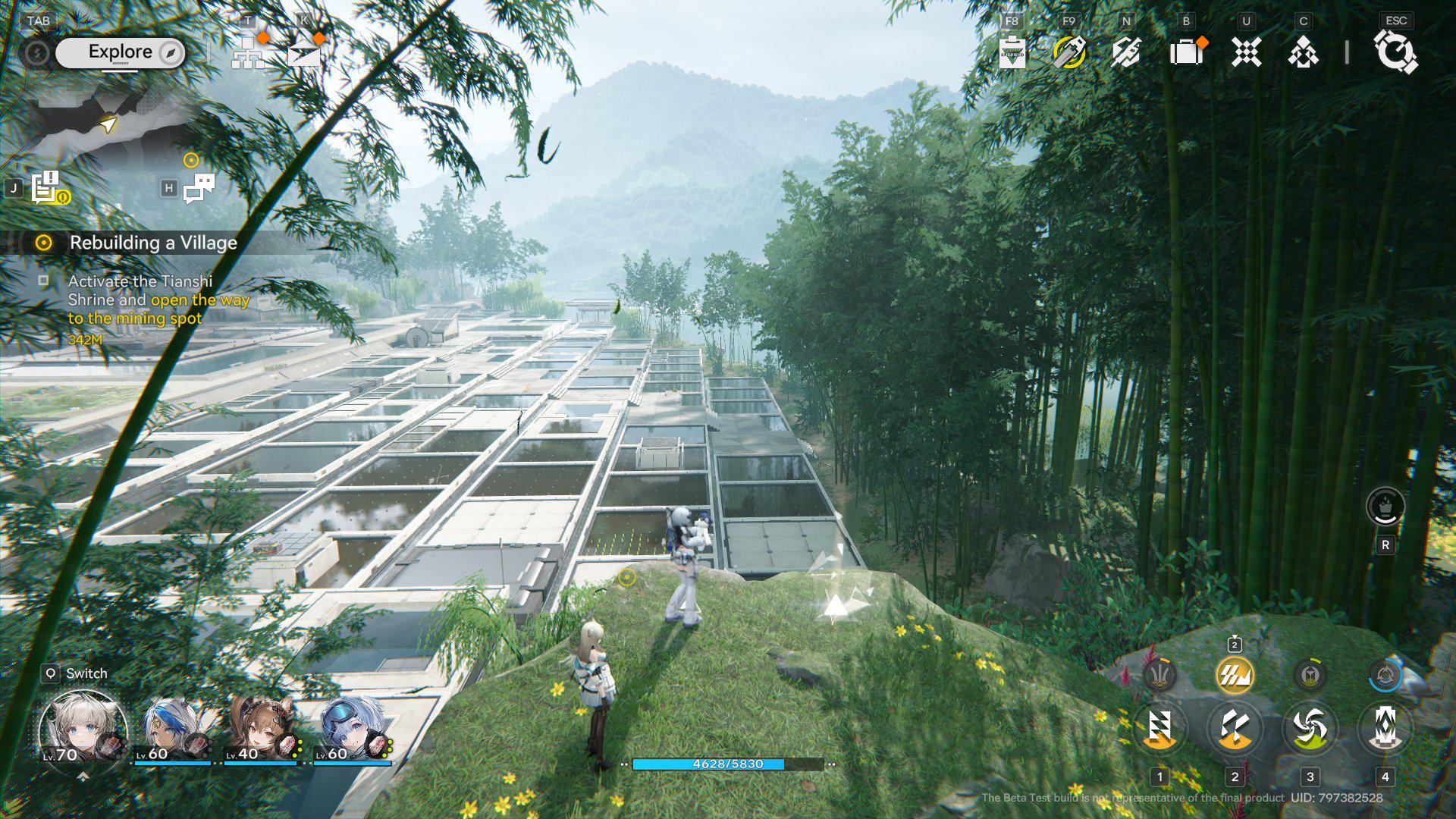Image resolution: width=1456 pixels, height=819 pixels.
Task: Open the mail envelope icon
Action: [x=304, y=53]
